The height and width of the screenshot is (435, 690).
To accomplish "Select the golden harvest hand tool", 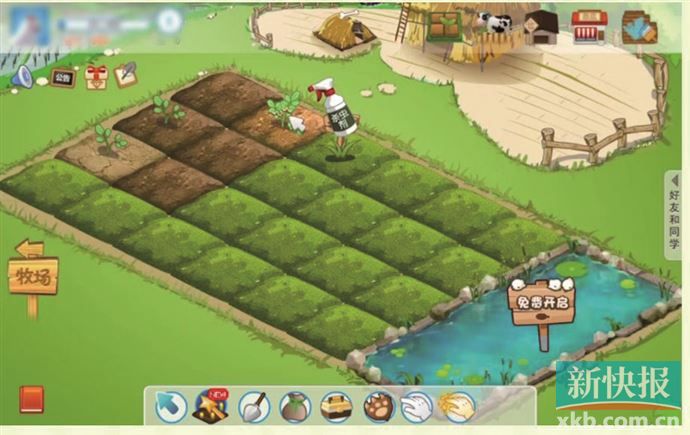I will coord(457,406).
